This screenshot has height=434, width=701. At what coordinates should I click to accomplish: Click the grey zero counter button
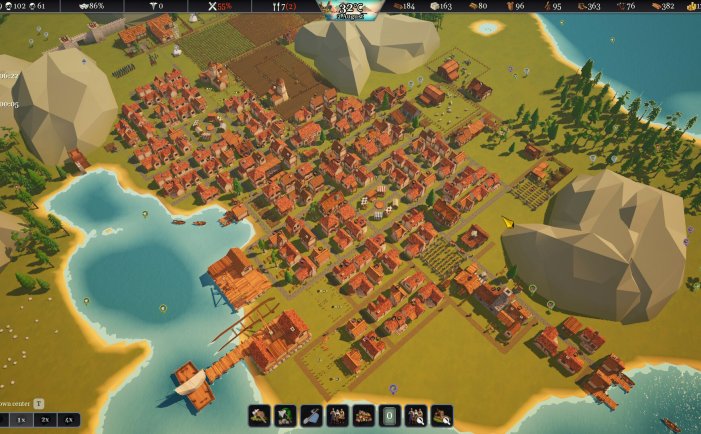[389, 415]
